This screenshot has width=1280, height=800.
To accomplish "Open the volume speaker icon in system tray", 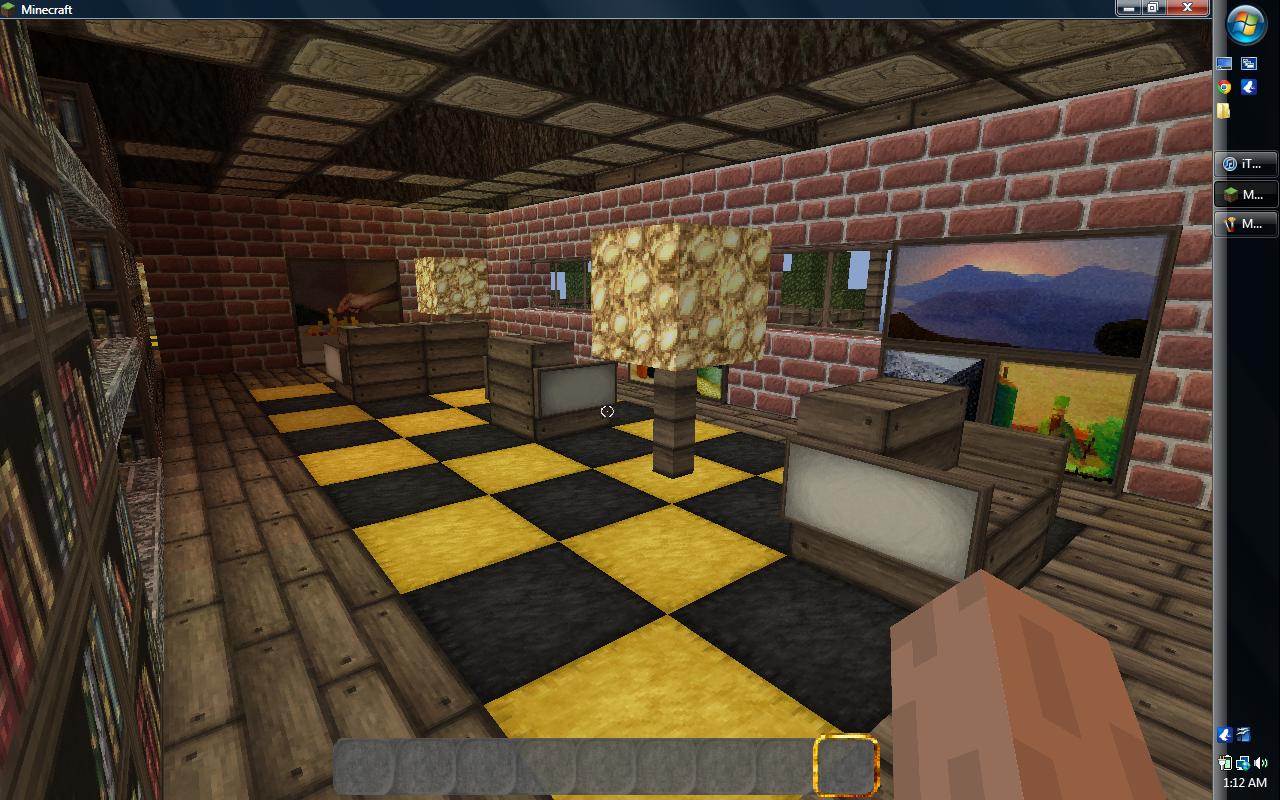I will 1261,763.
